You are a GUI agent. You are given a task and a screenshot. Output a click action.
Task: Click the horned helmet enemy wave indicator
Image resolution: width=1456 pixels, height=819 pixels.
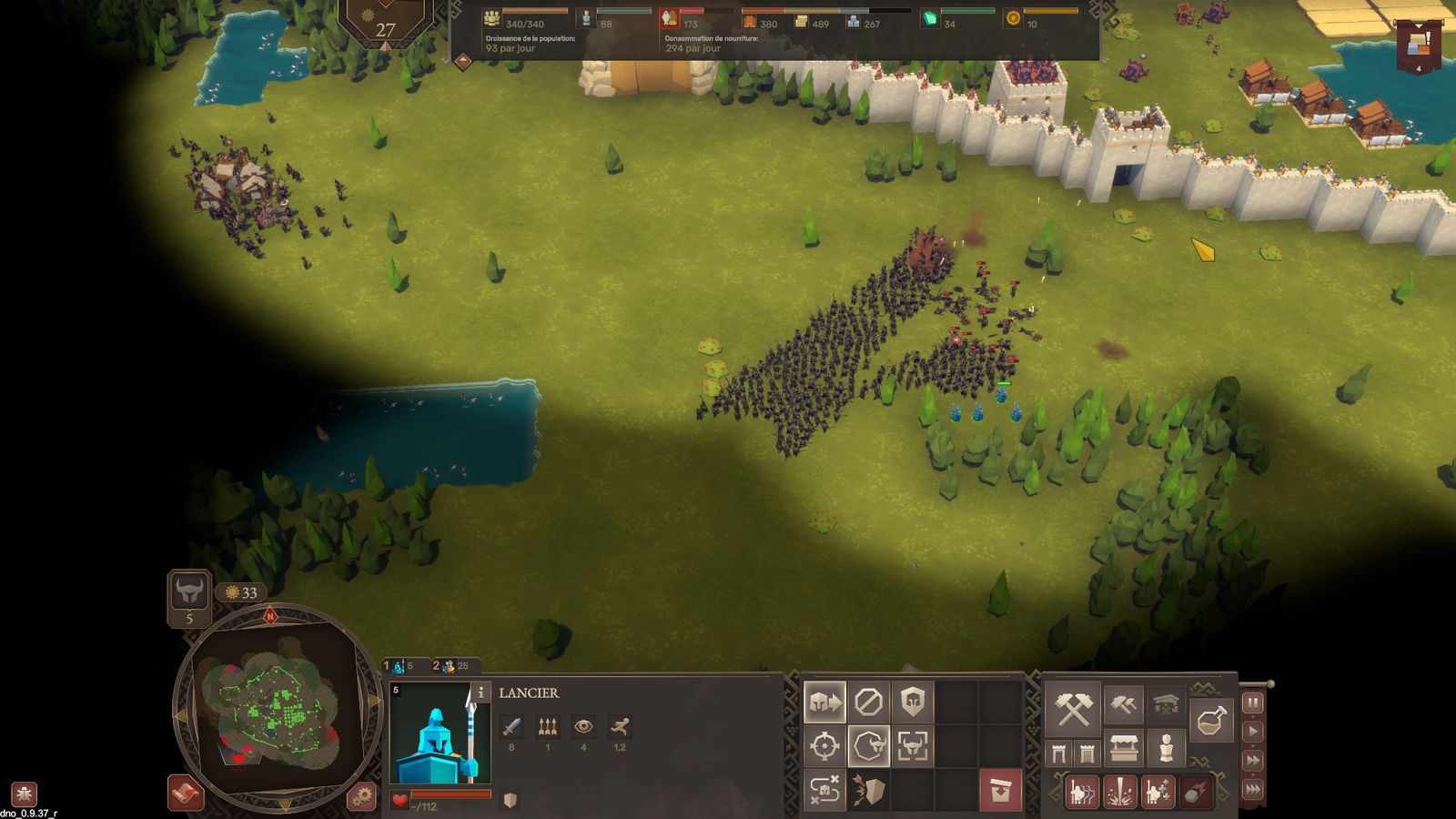pyautogui.click(x=189, y=592)
